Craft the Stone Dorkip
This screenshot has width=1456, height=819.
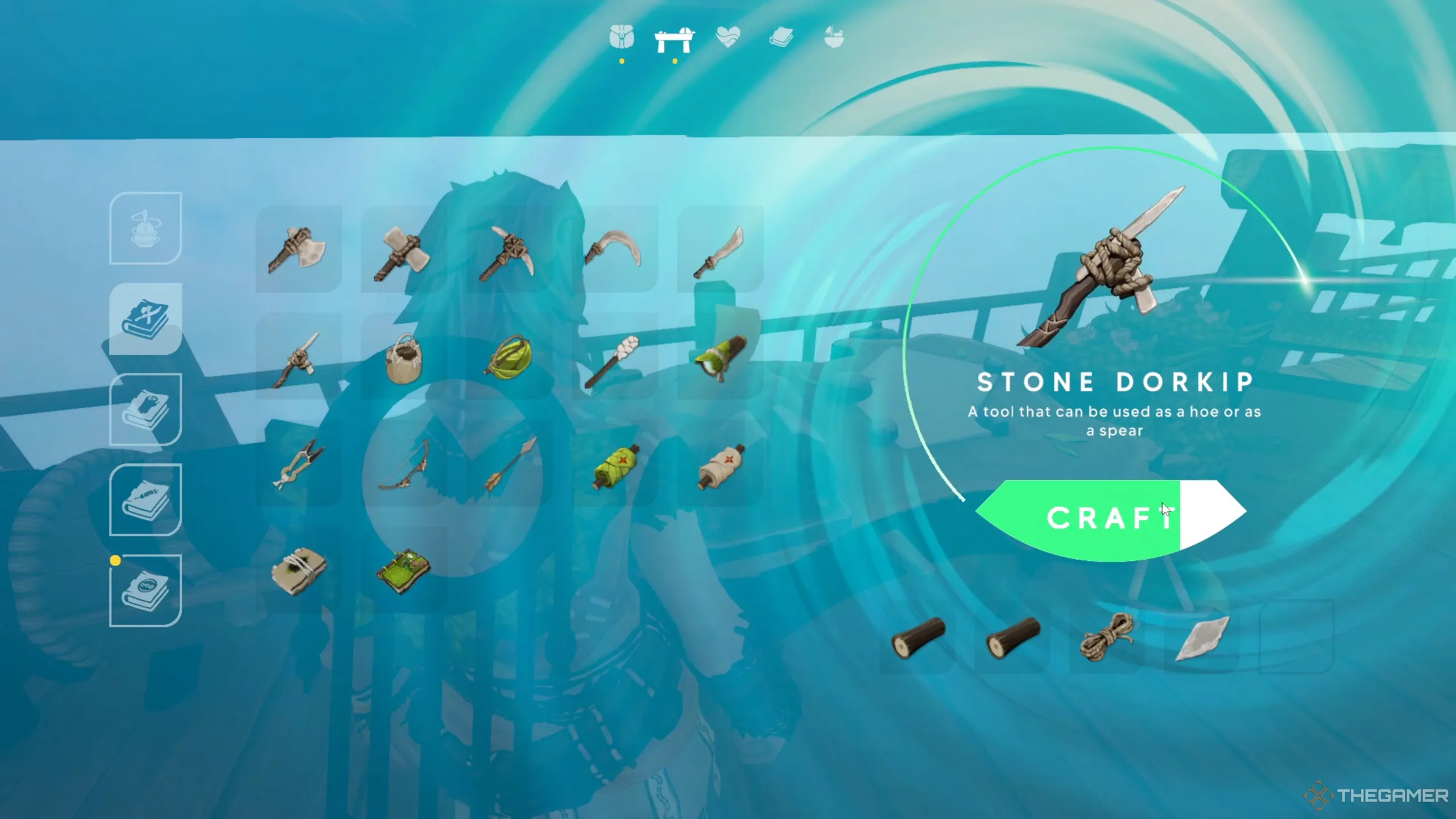coord(1109,518)
